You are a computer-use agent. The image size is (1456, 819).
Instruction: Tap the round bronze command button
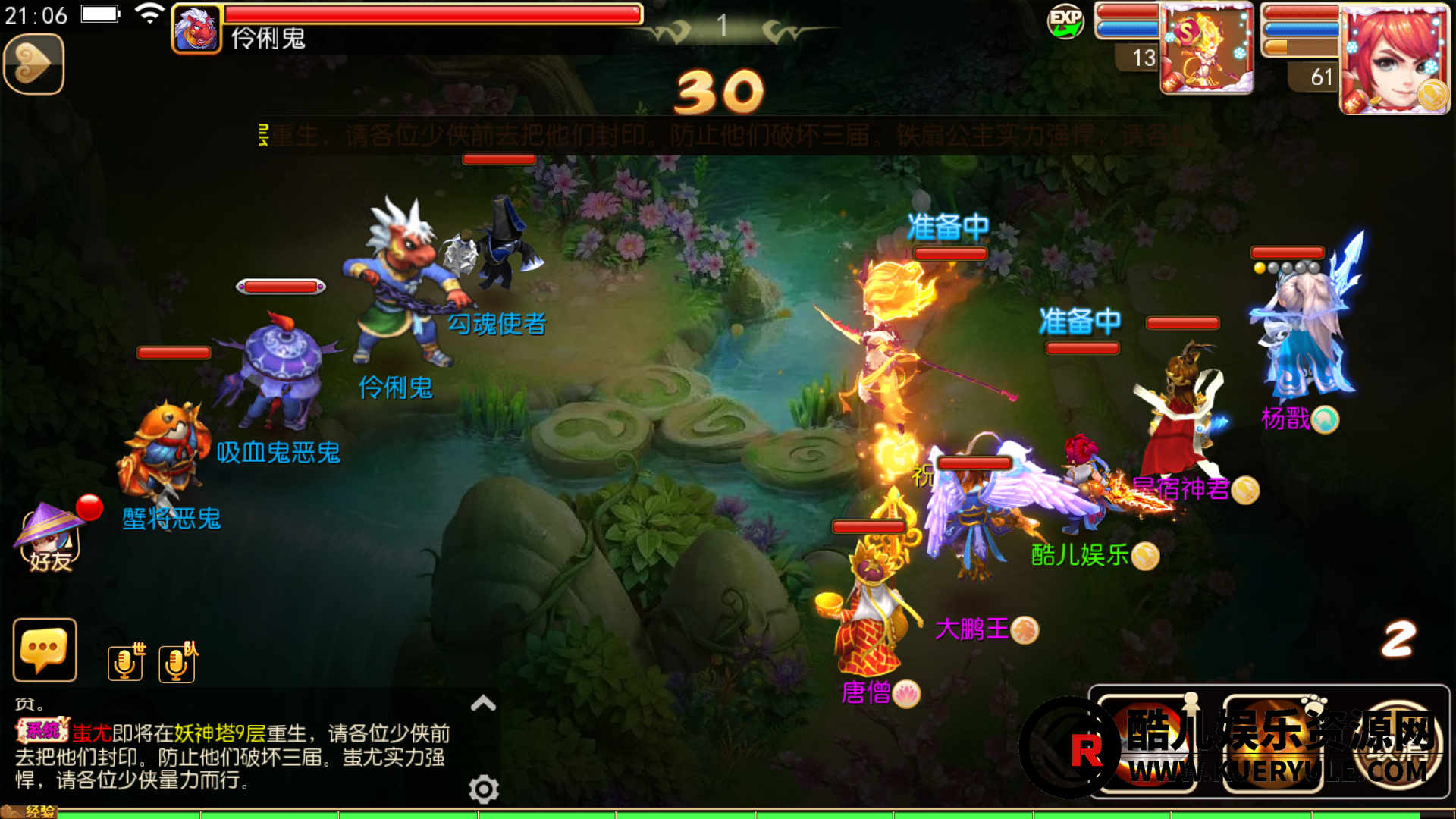(1399, 743)
